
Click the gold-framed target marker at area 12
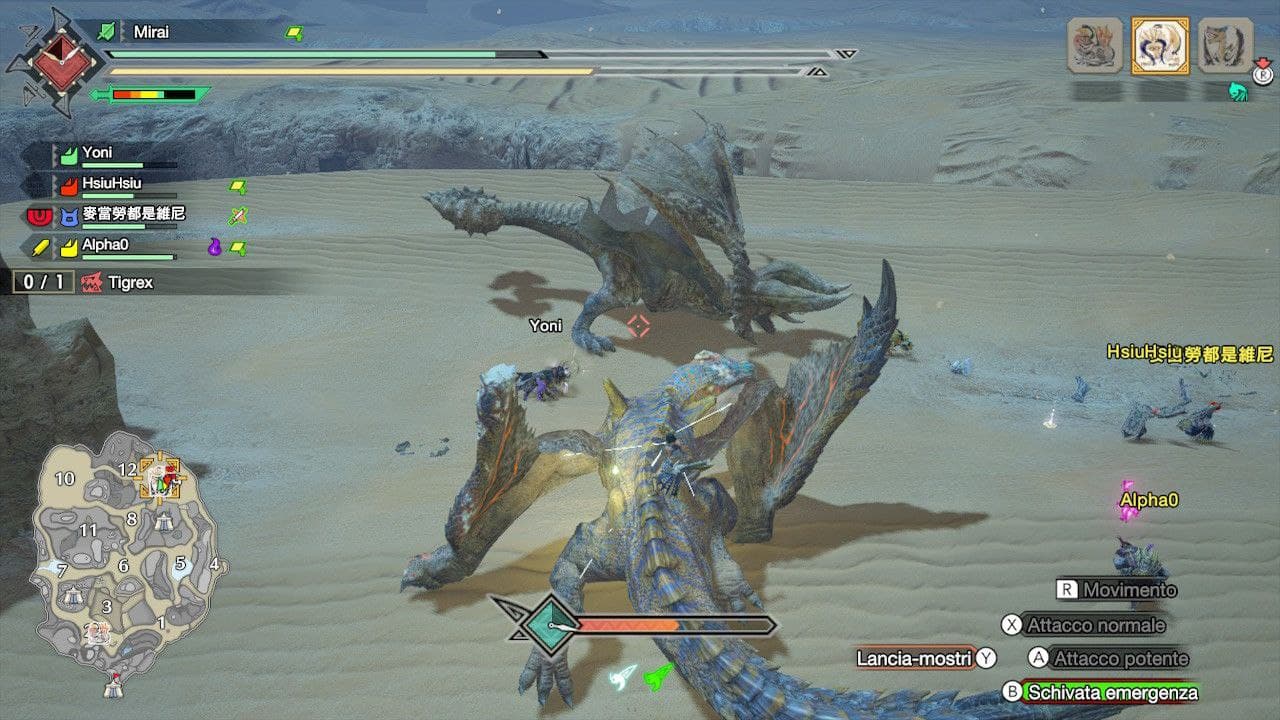coord(159,478)
